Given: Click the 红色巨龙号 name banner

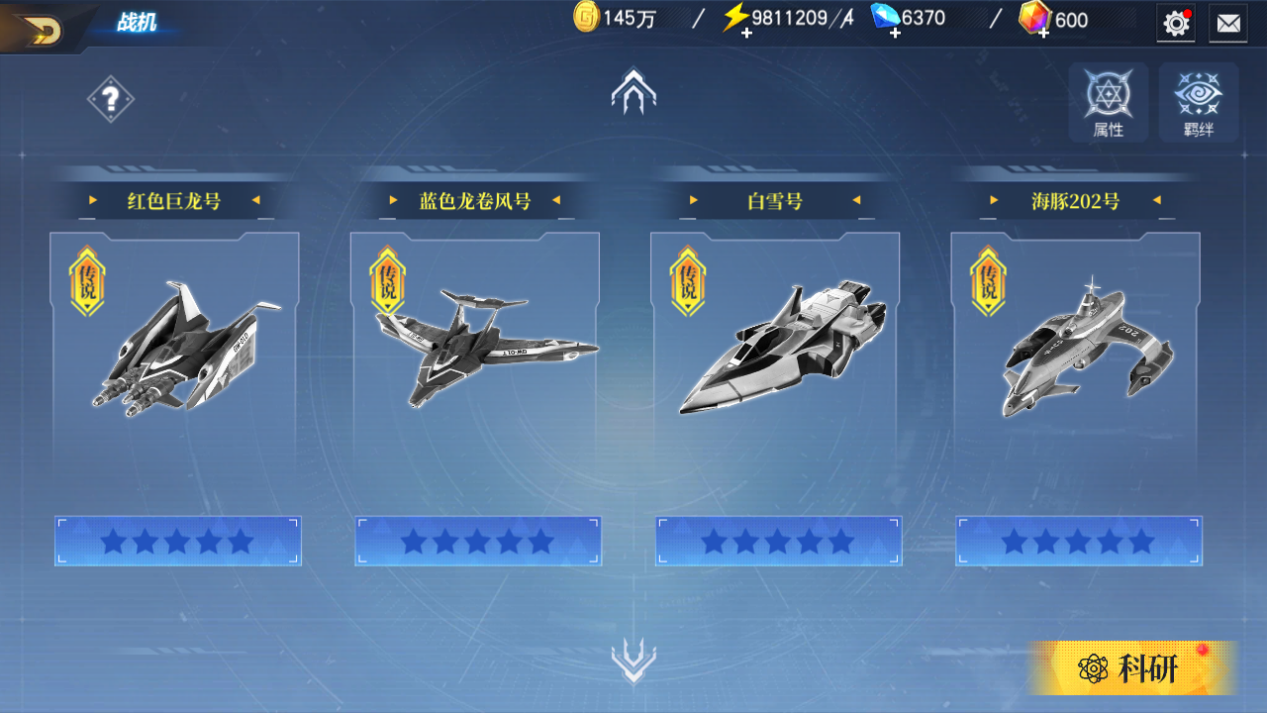Looking at the screenshot, I should pyautogui.click(x=174, y=201).
